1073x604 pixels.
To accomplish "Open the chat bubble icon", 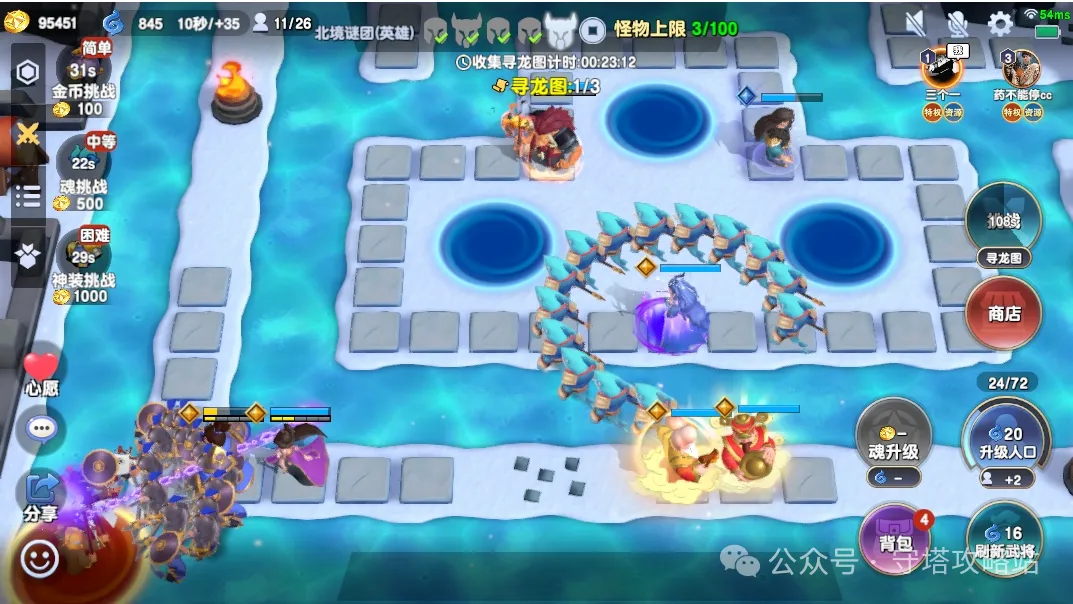I will pyautogui.click(x=41, y=429).
